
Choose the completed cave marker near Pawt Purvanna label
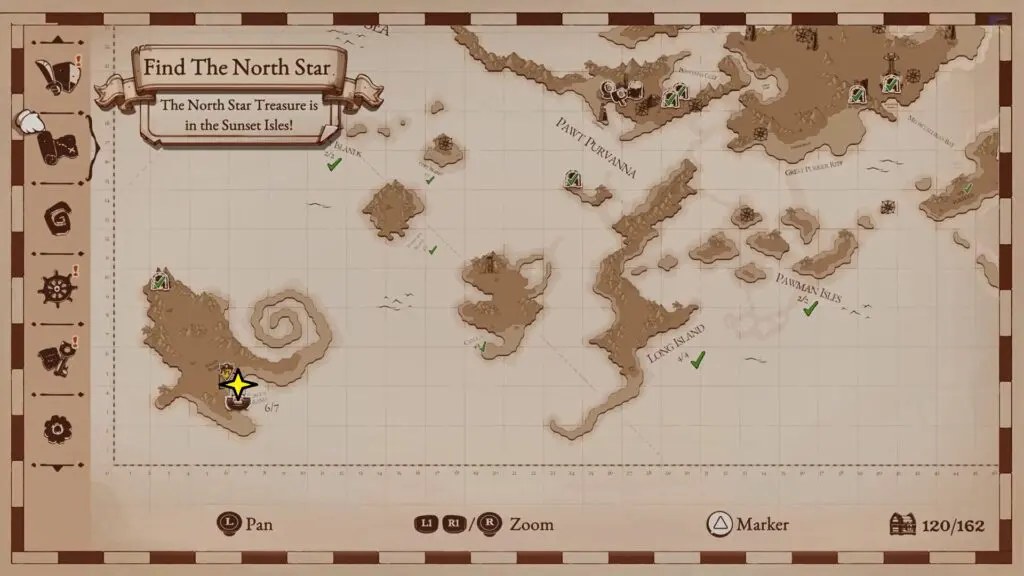click(573, 180)
